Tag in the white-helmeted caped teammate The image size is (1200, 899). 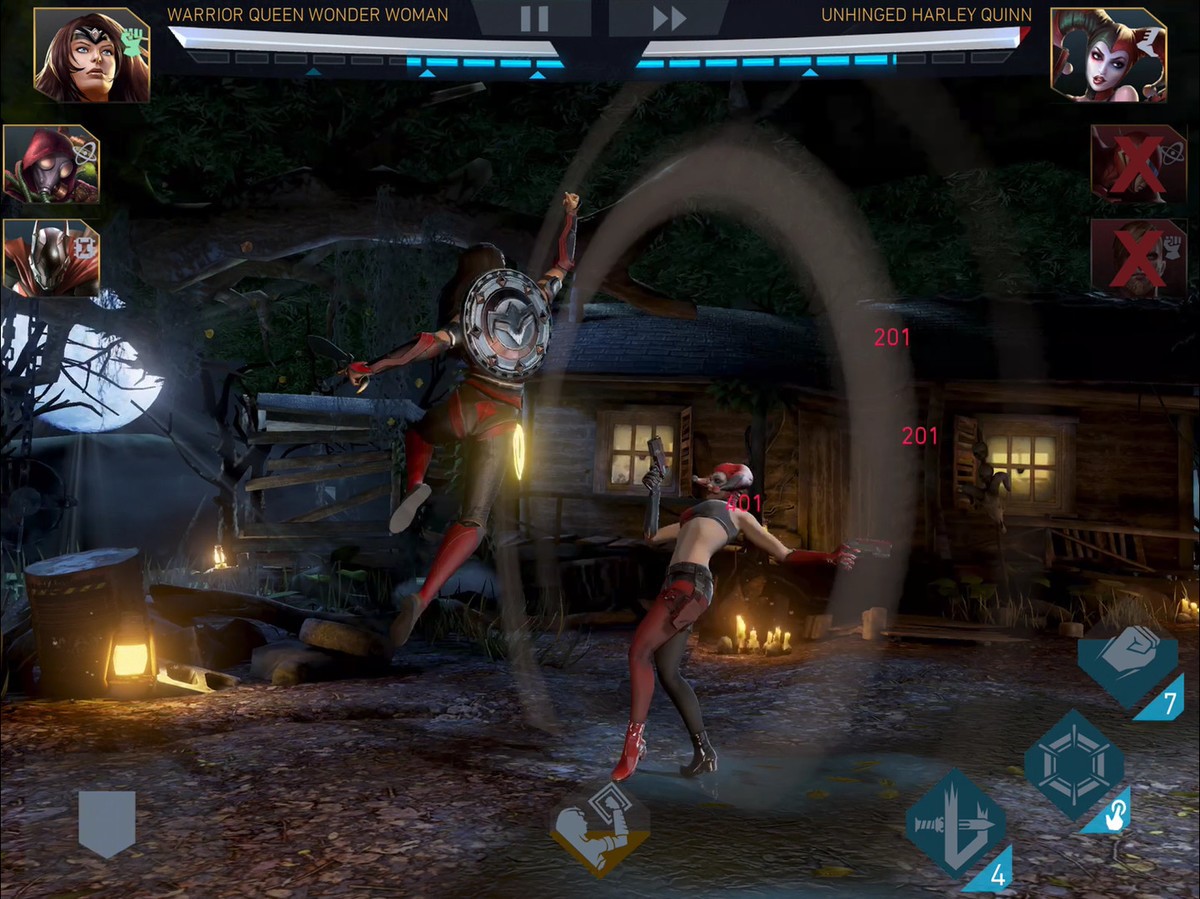tap(51, 258)
